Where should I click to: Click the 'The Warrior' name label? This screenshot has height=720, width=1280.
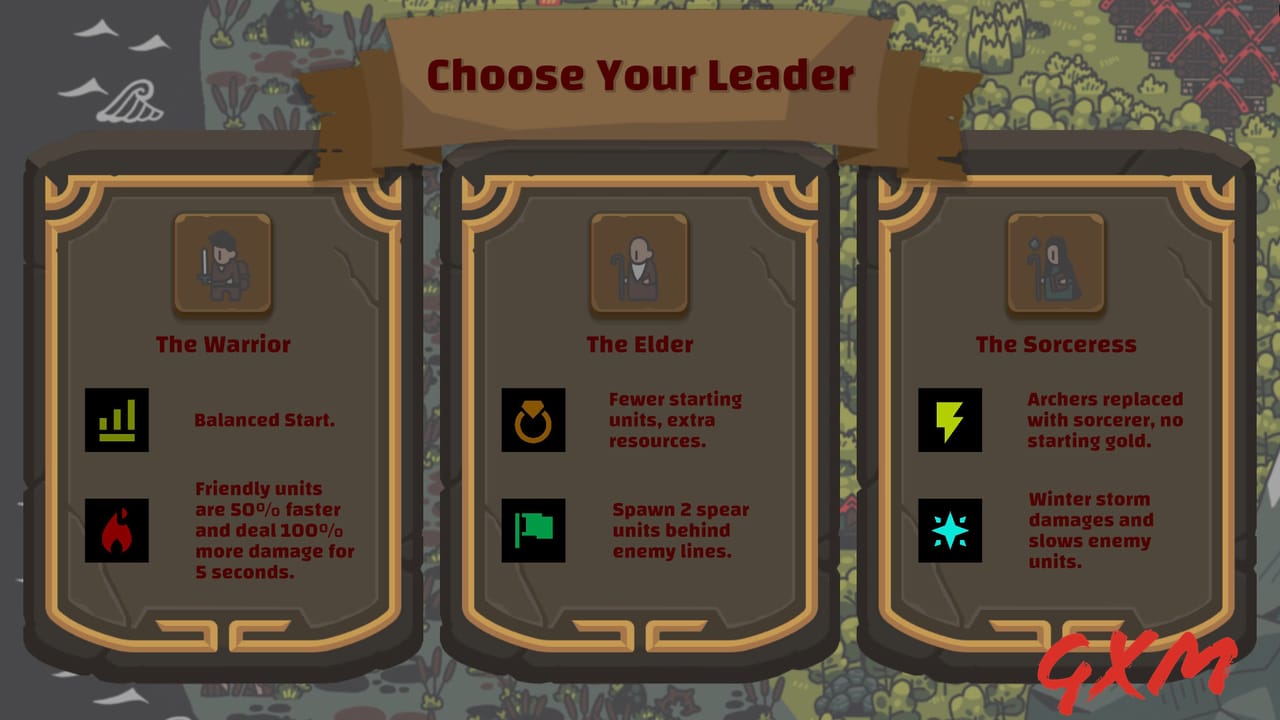tap(222, 344)
